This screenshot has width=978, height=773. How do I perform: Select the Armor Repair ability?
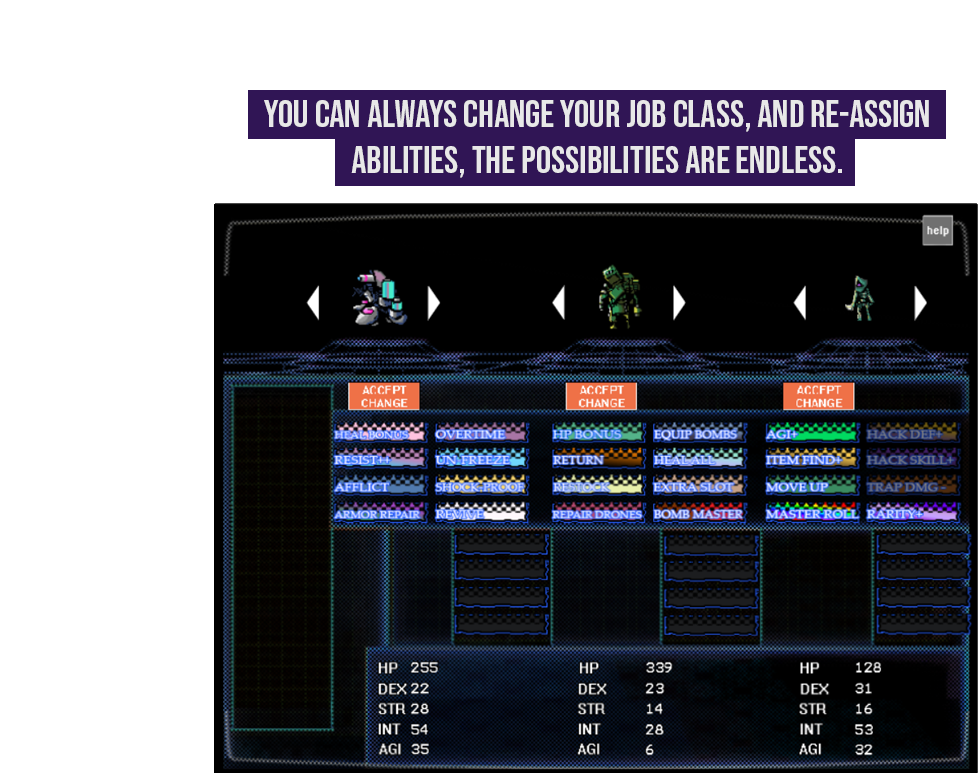380,513
